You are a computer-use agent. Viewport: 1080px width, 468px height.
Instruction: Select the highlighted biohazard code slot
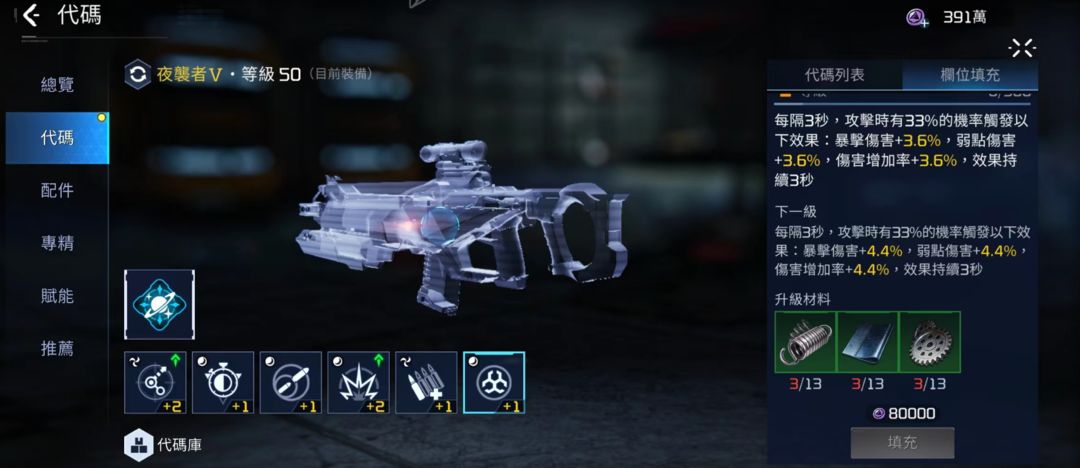(494, 382)
